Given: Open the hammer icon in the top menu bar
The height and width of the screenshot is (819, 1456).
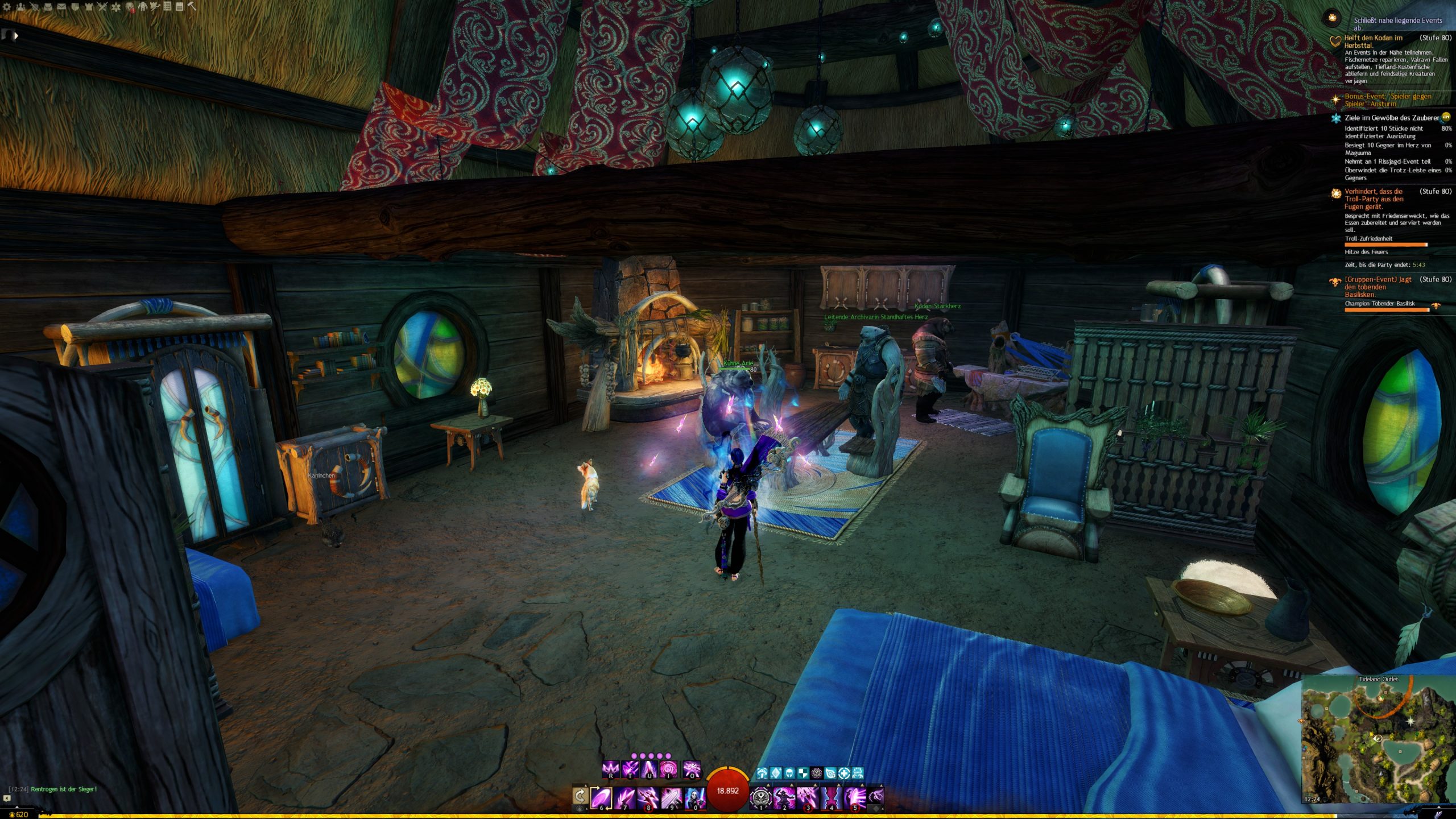Looking at the screenshot, I should pos(192,7).
